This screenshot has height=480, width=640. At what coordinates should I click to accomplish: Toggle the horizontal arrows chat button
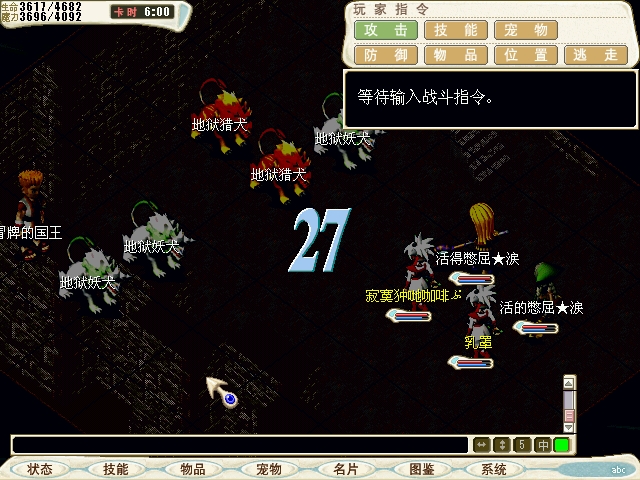tap(481, 445)
